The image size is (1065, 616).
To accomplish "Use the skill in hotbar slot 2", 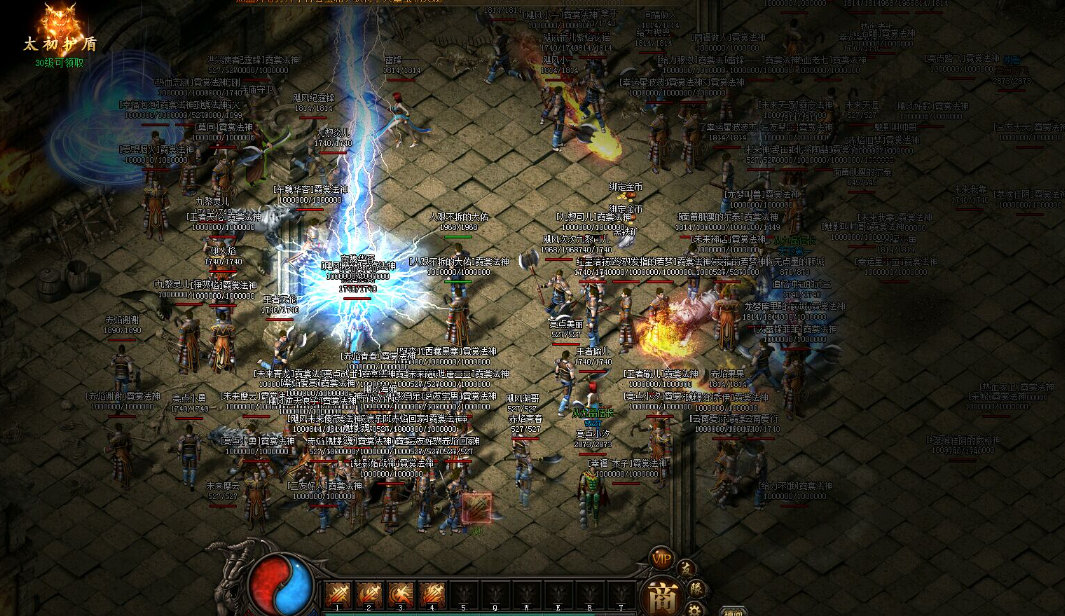I will pyautogui.click(x=369, y=595).
